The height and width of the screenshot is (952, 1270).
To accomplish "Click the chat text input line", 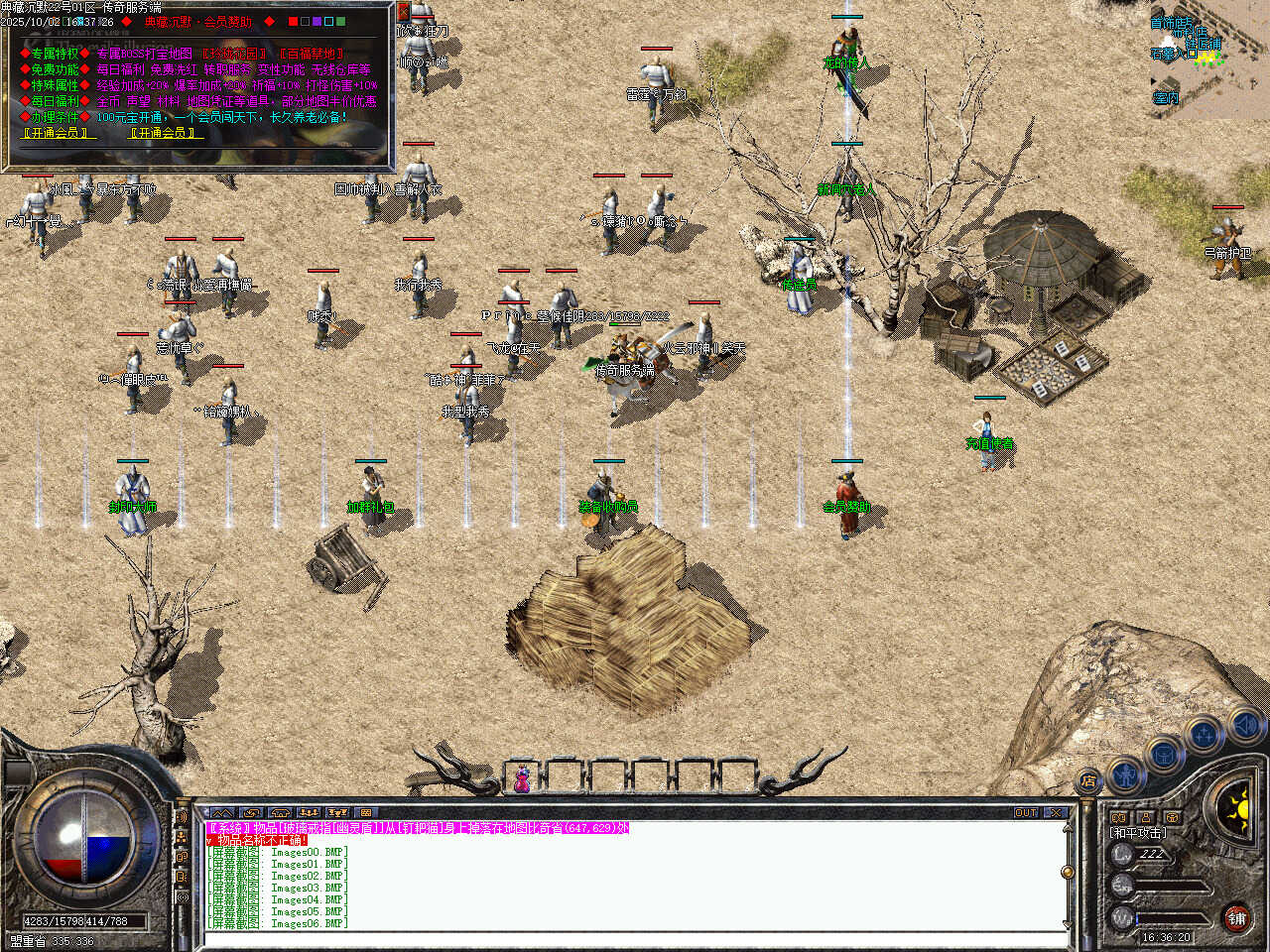I will pyautogui.click(x=635, y=937).
